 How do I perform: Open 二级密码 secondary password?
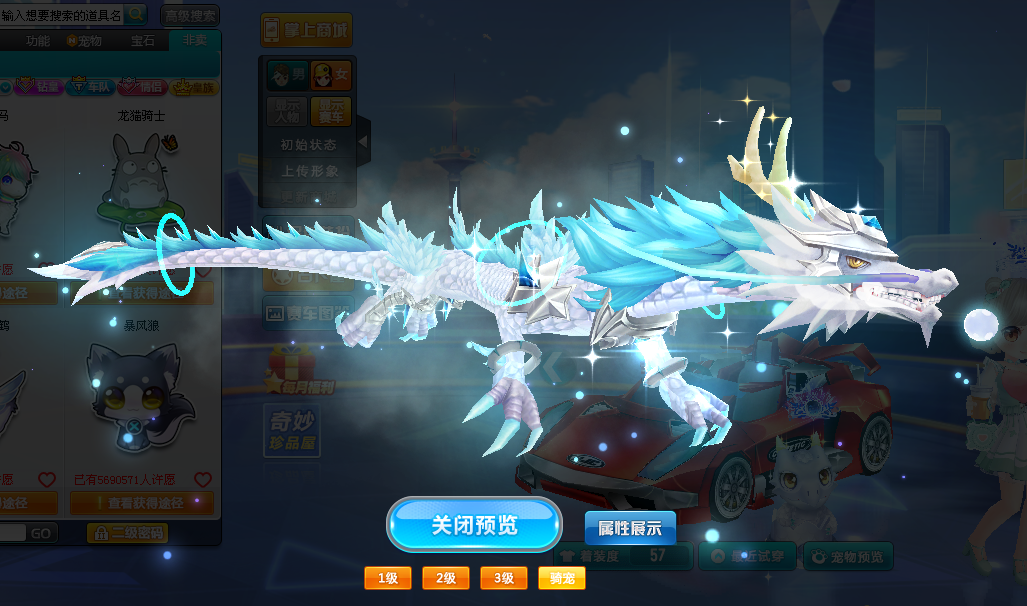pyautogui.click(x=126, y=533)
